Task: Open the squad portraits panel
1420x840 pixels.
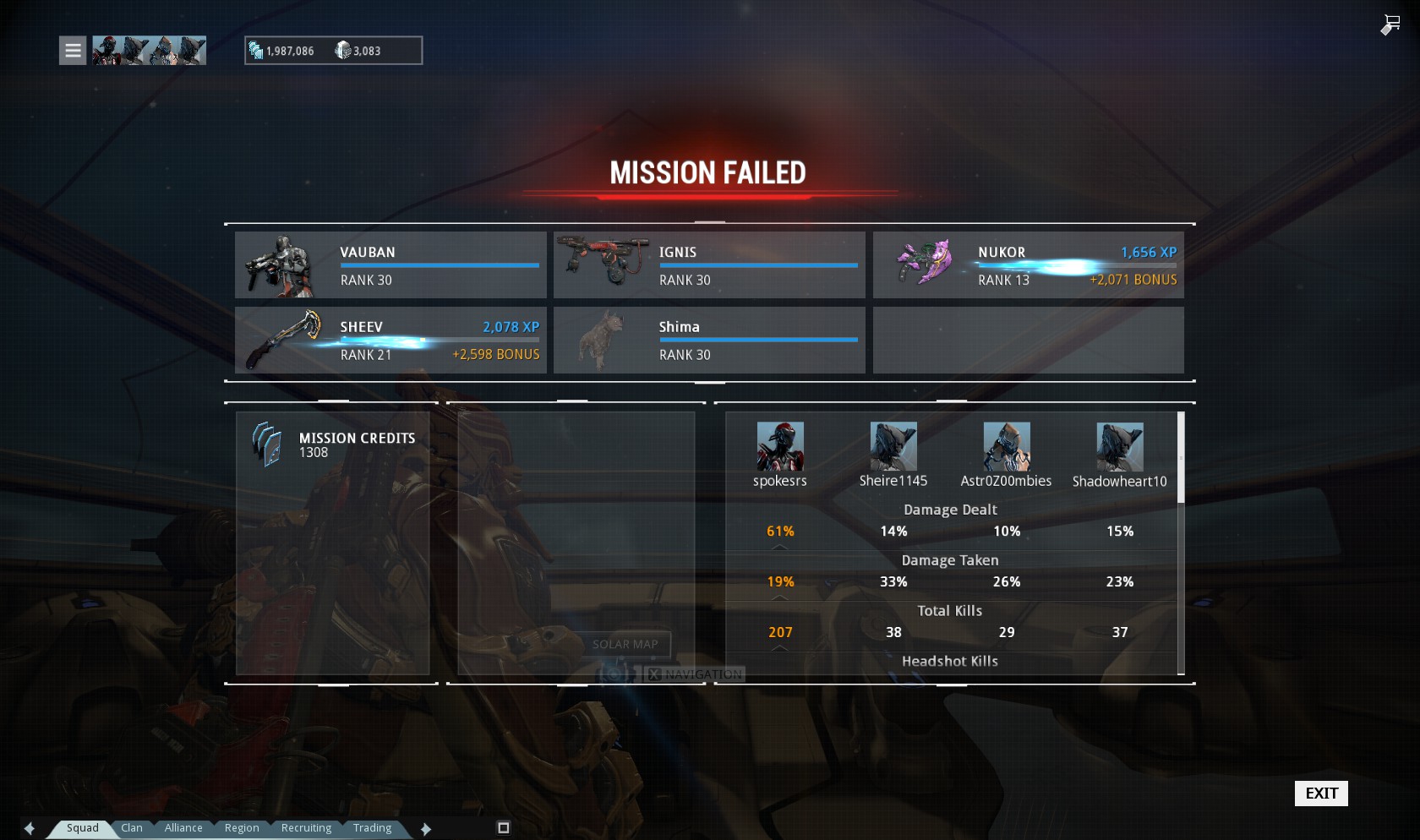Action: pyautogui.click(x=149, y=51)
